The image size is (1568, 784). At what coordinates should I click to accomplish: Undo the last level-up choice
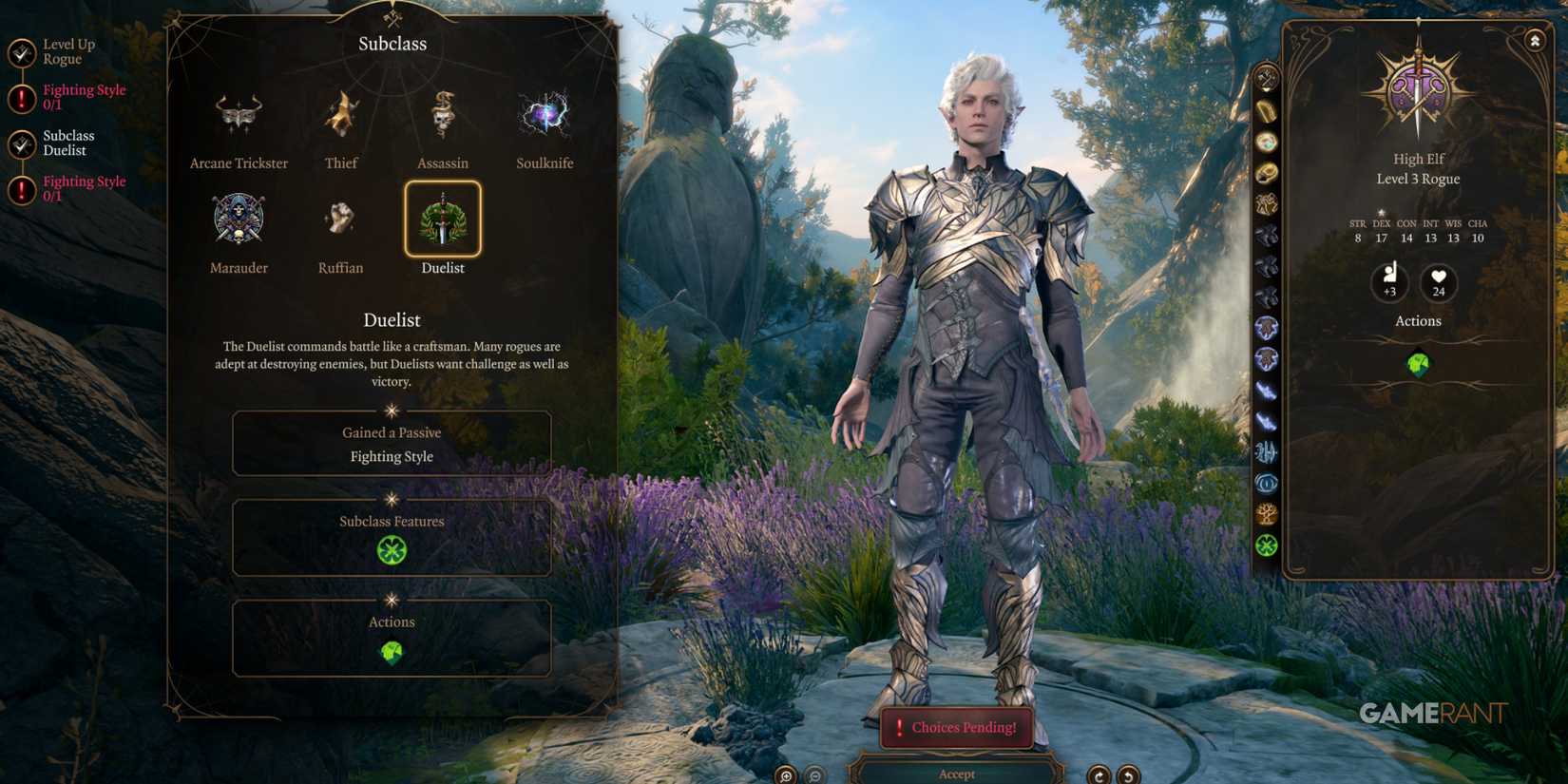(1100, 774)
